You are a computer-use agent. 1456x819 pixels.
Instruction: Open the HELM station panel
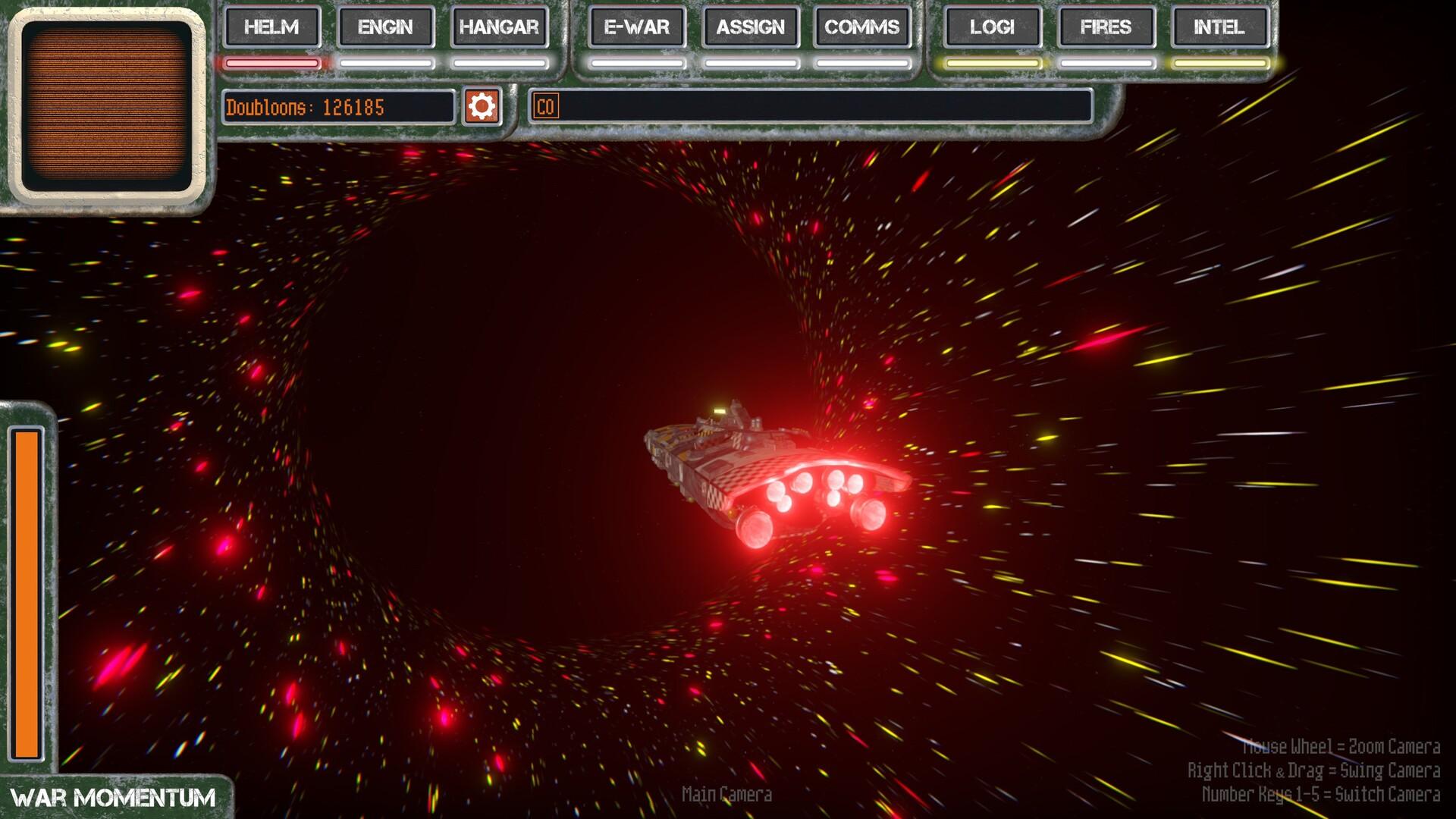(x=271, y=27)
